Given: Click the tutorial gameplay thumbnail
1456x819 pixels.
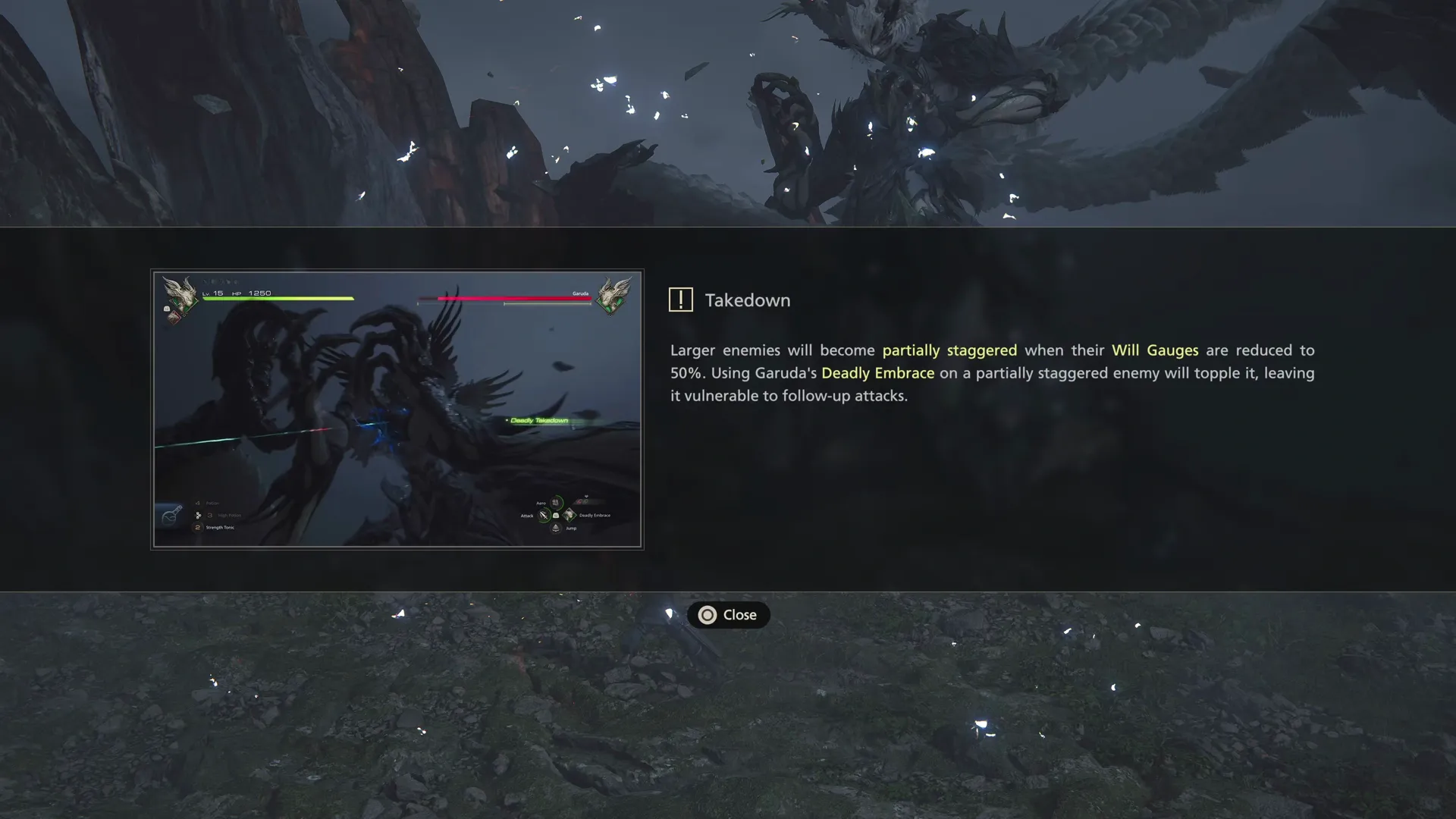Looking at the screenshot, I should pyautogui.click(x=397, y=409).
